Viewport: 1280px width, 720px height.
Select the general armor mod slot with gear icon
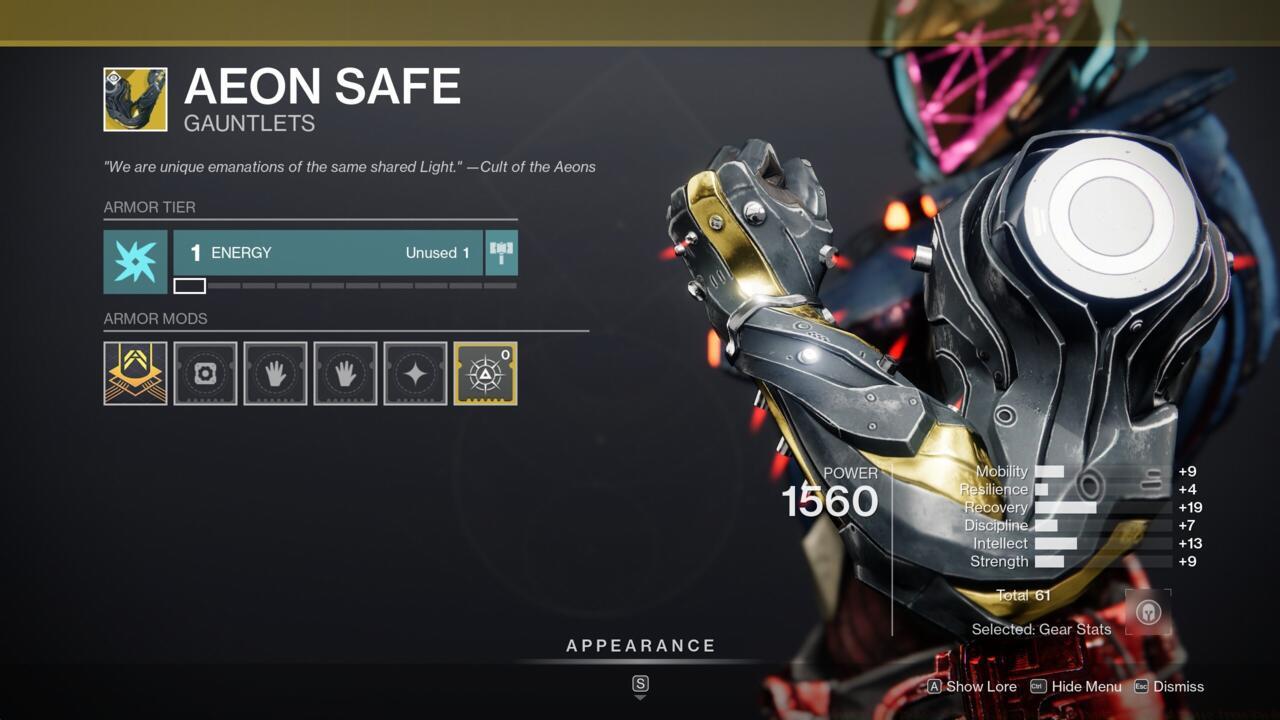[205, 374]
